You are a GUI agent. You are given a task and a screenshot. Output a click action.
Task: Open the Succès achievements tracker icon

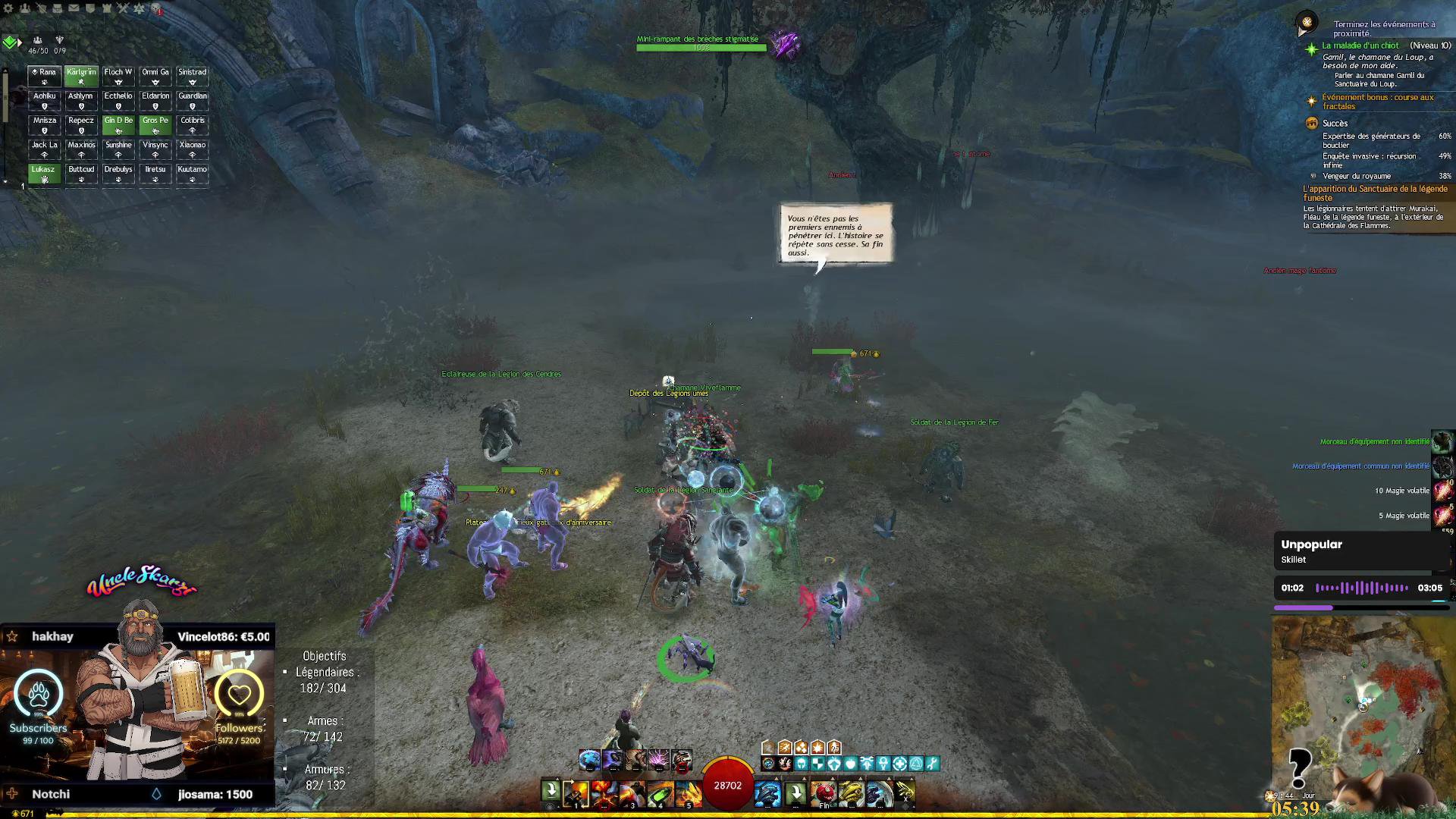click(1312, 123)
